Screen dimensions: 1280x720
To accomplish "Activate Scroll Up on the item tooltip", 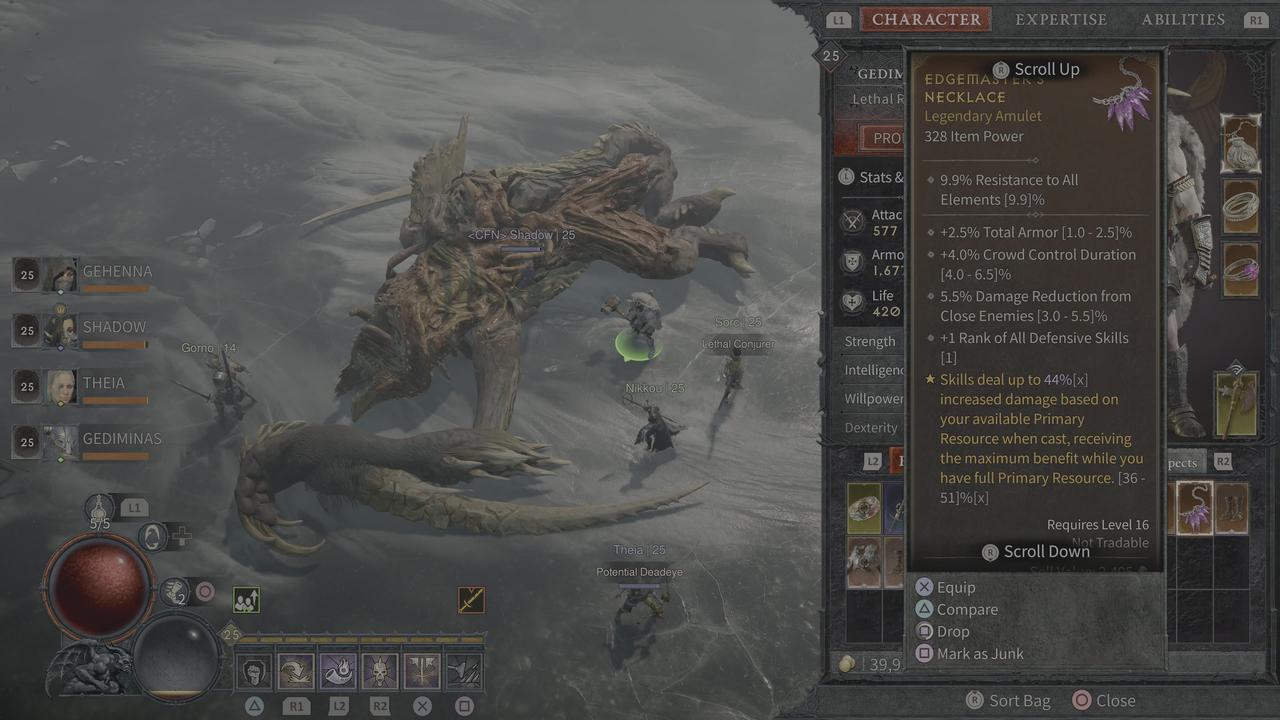I will click(1035, 69).
